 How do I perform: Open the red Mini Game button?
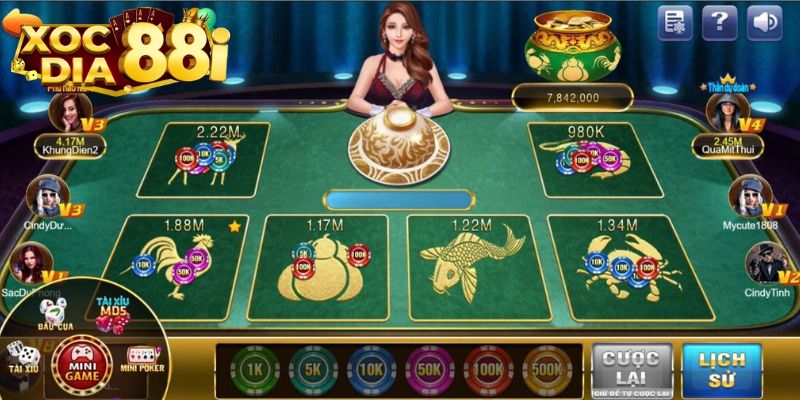[87, 359]
